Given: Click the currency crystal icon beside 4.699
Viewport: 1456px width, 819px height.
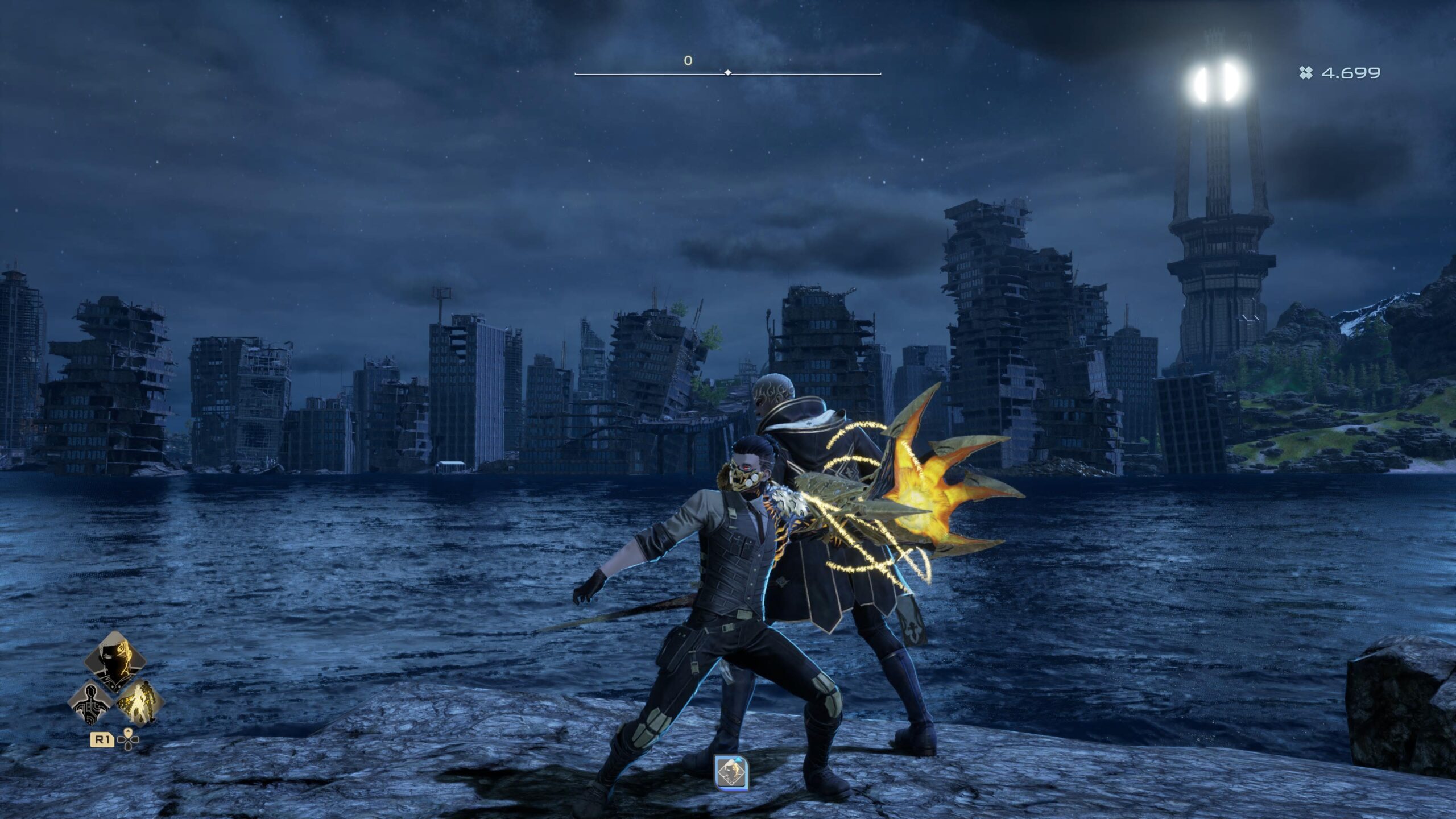Looking at the screenshot, I should [1307, 73].
